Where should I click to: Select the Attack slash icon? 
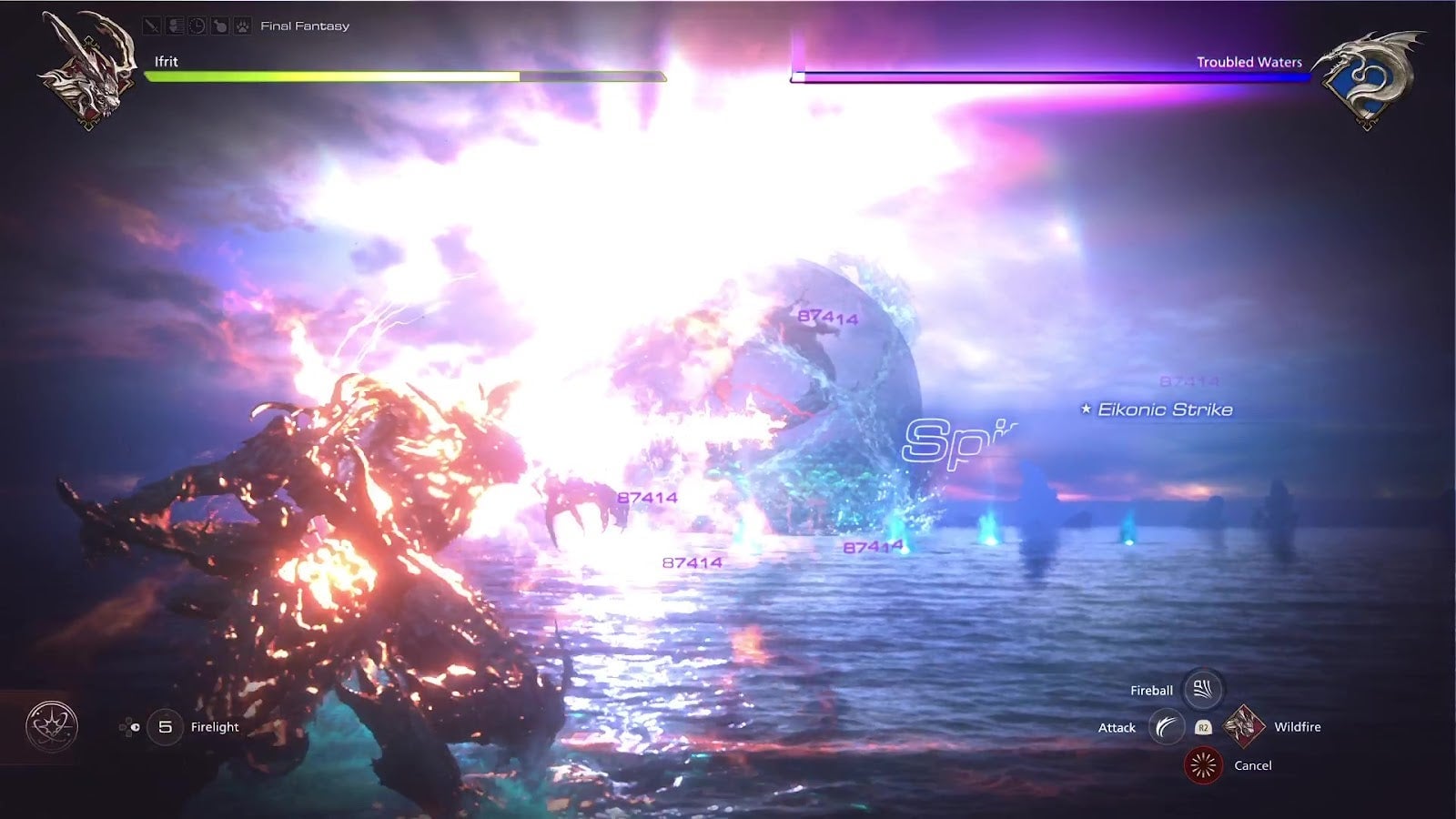[x=1166, y=726]
